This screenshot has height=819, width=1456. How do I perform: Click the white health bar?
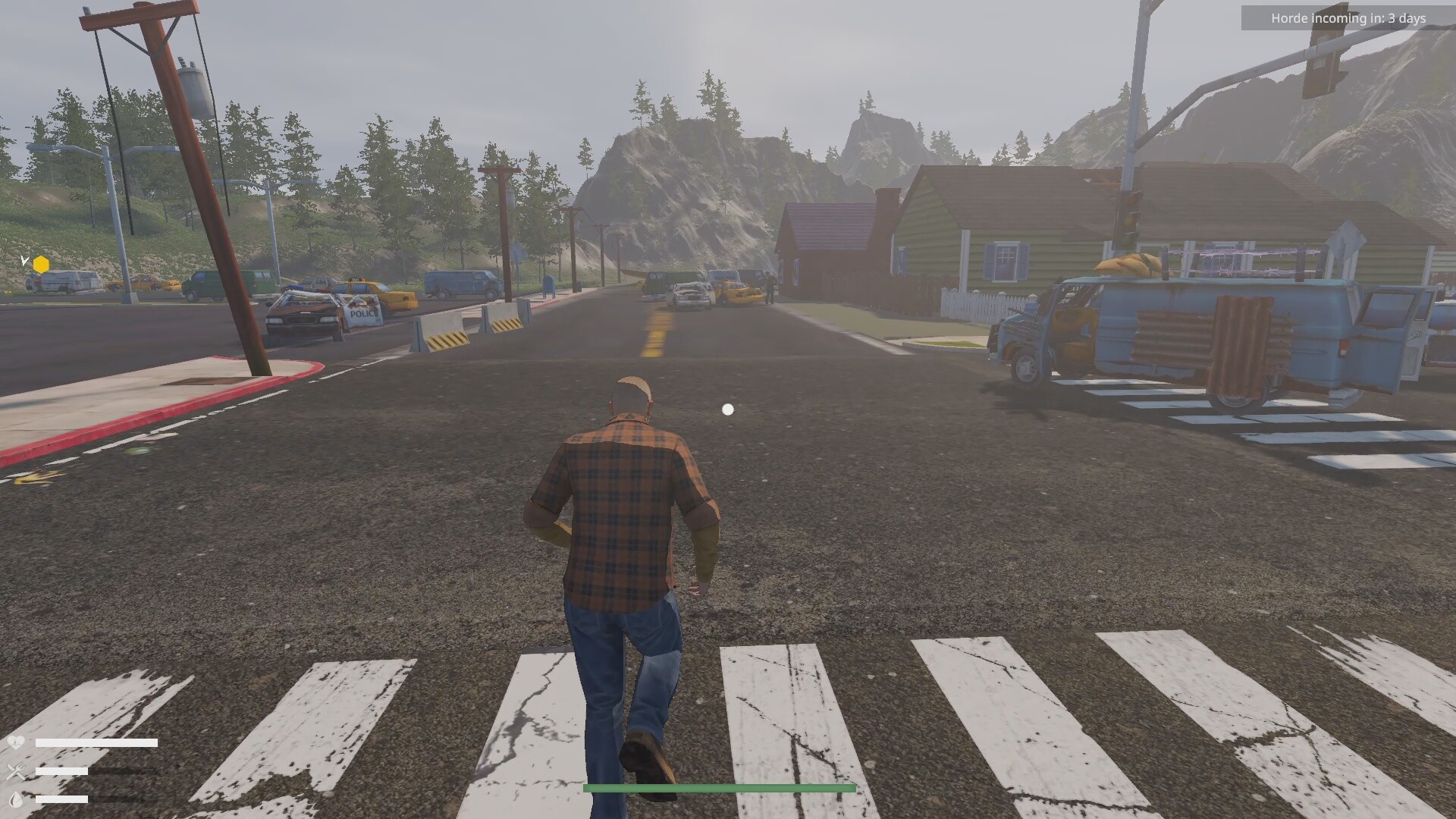click(95, 742)
